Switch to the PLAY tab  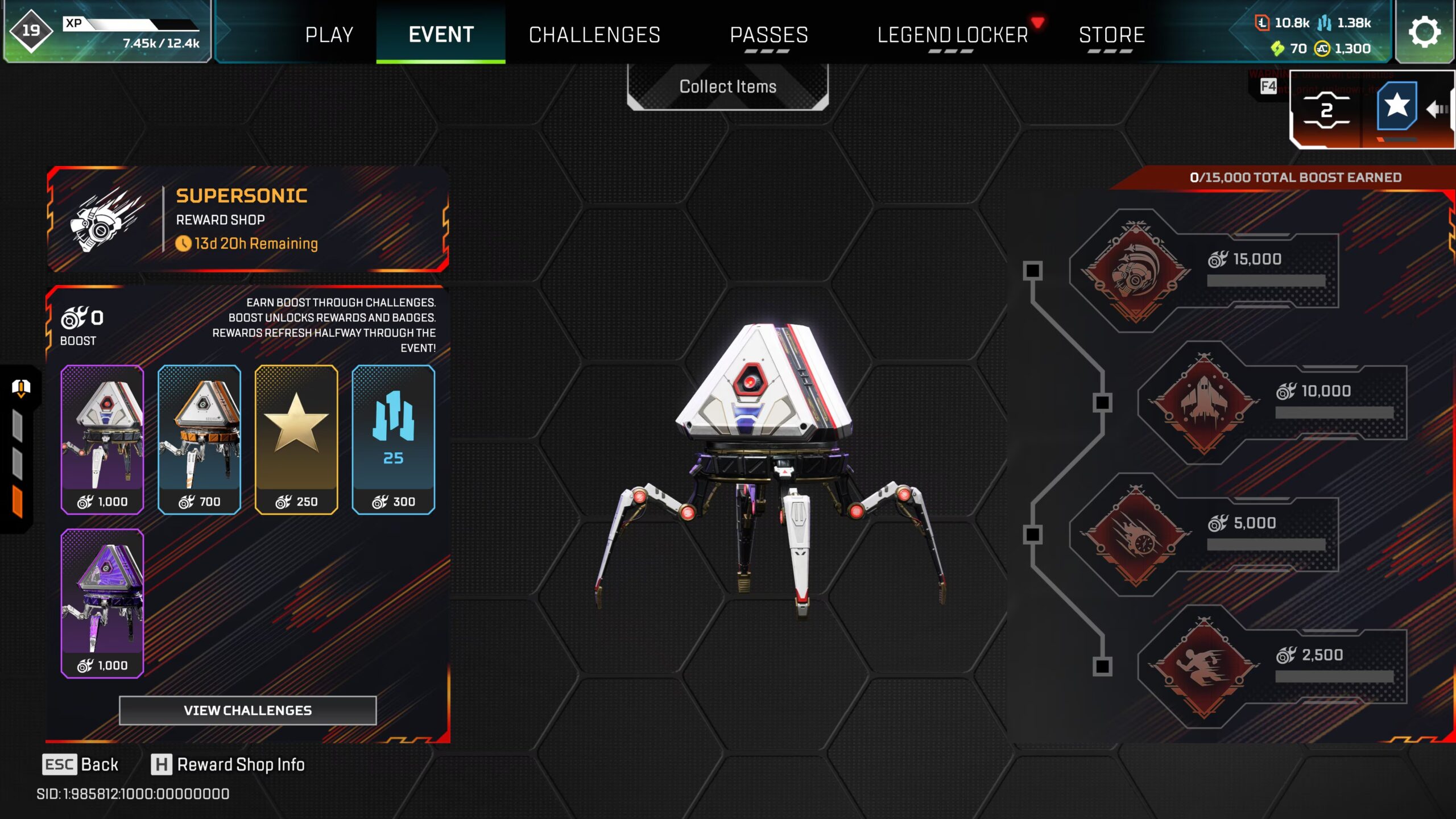[329, 34]
